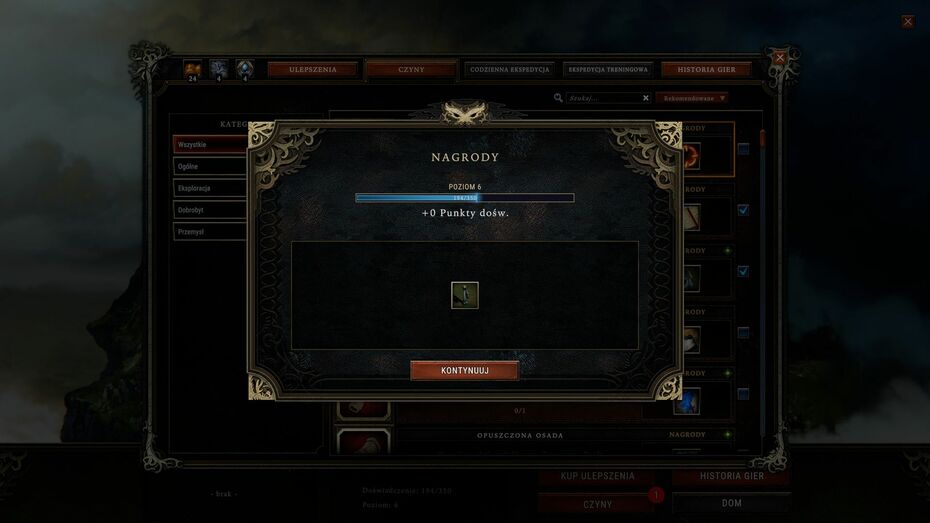Open the Ulepszenia tab
This screenshot has width=930, height=523.
(x=312, y=70)
